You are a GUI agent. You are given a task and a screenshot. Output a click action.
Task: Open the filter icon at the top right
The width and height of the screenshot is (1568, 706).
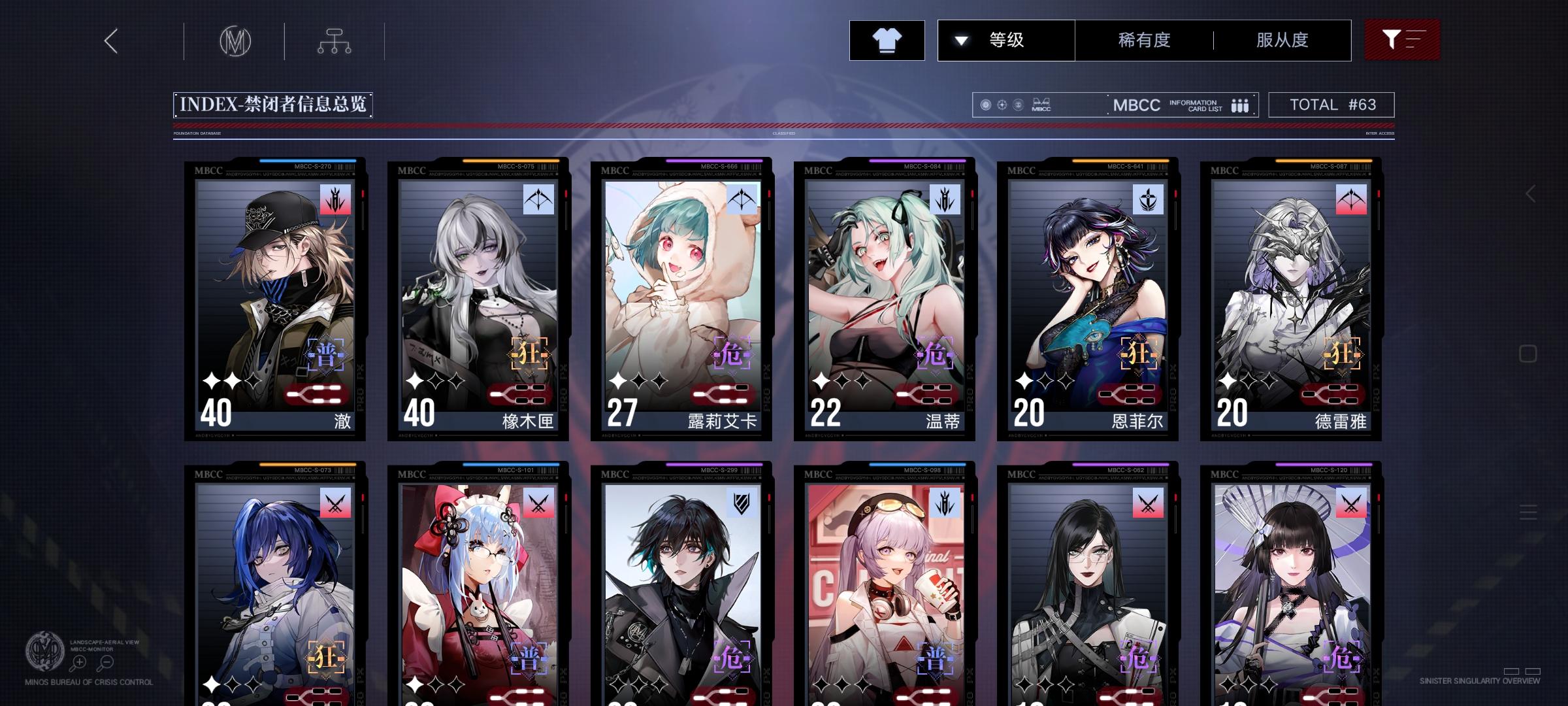coord(1402,40)
